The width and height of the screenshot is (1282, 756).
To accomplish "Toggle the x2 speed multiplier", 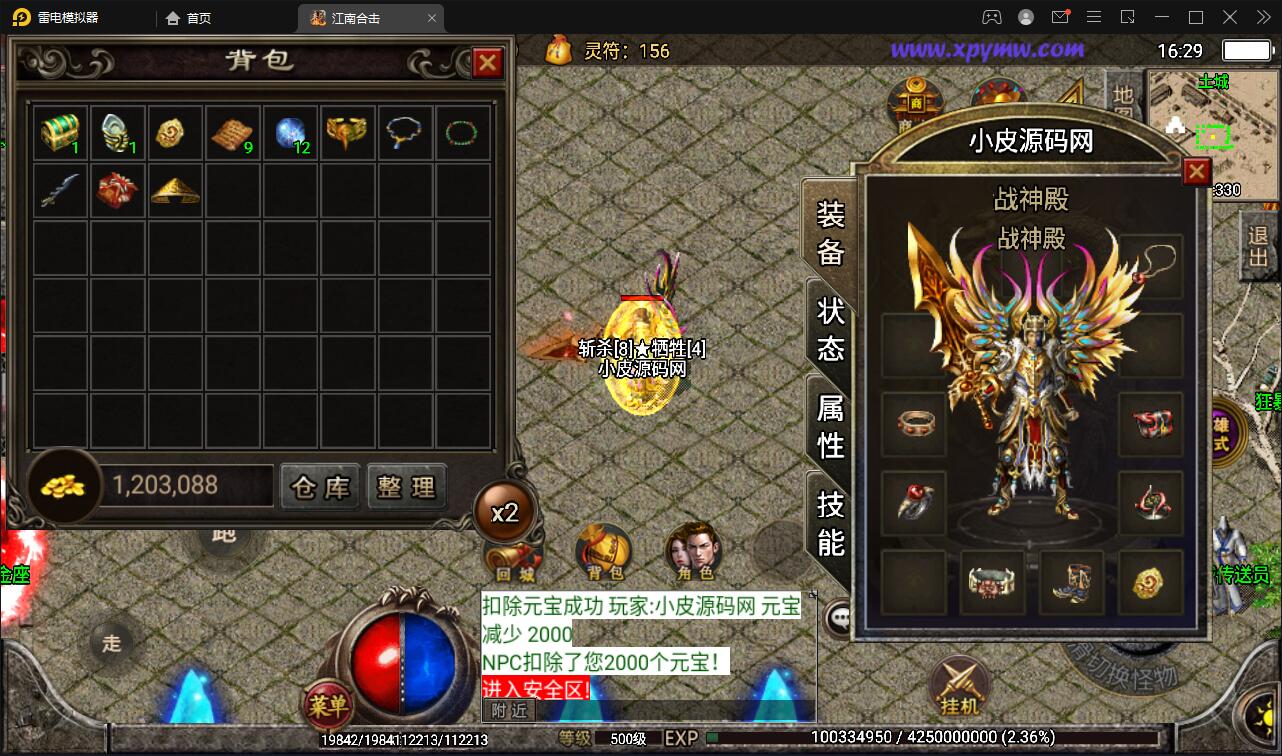I will click(506, 511).
